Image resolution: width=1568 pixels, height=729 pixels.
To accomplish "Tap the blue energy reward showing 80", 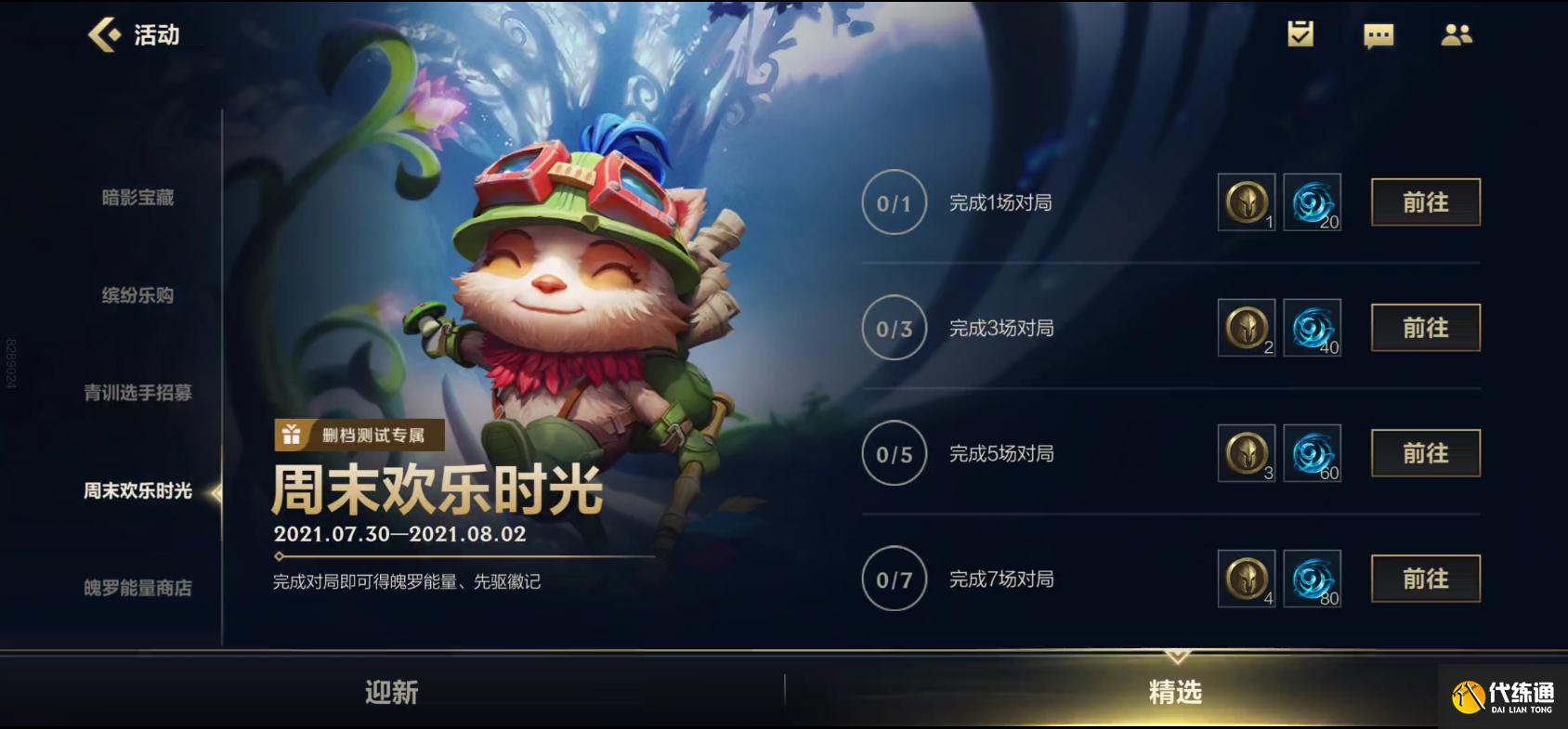I will (1313, 579).
